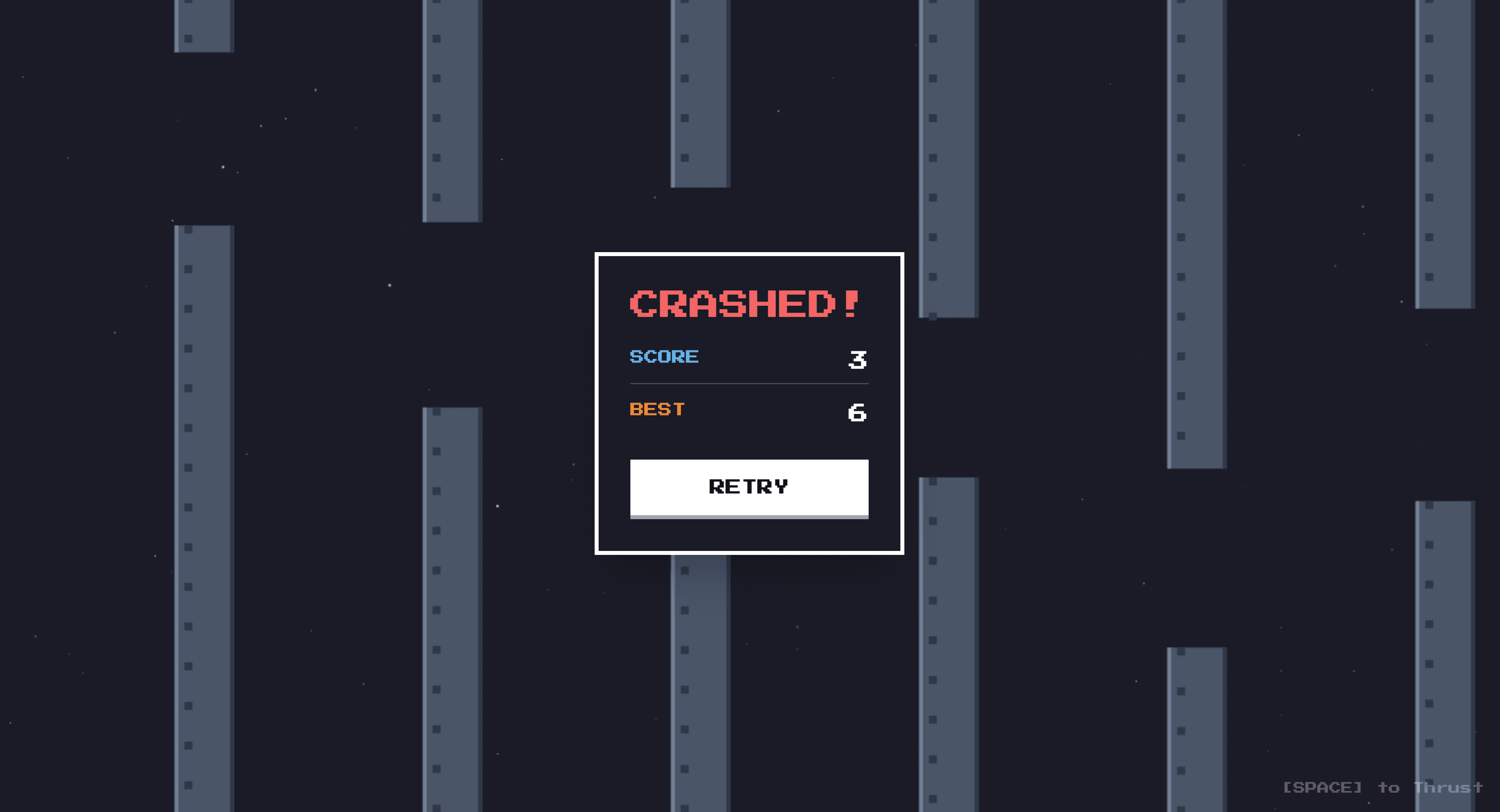Click inside the dialog below the RETRY button

pyautogui.click(x=748, y=536)
